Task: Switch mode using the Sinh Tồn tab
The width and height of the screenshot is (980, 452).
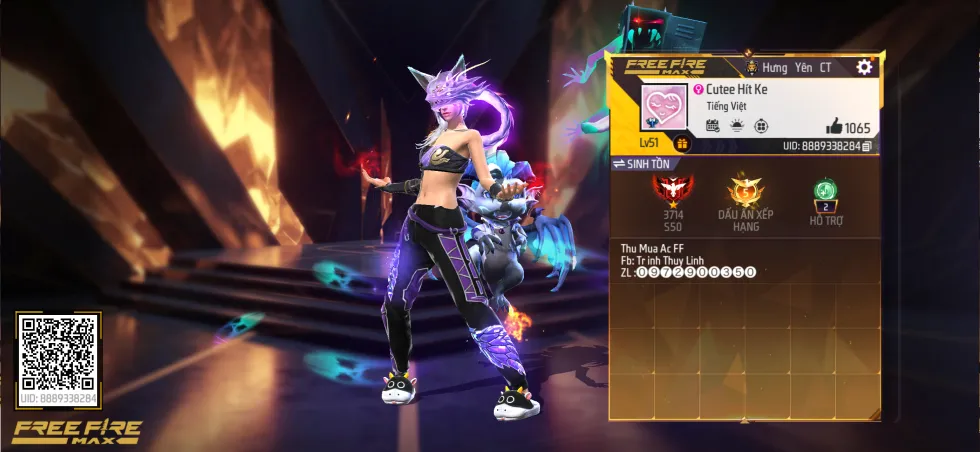Action: click(646, 164)
